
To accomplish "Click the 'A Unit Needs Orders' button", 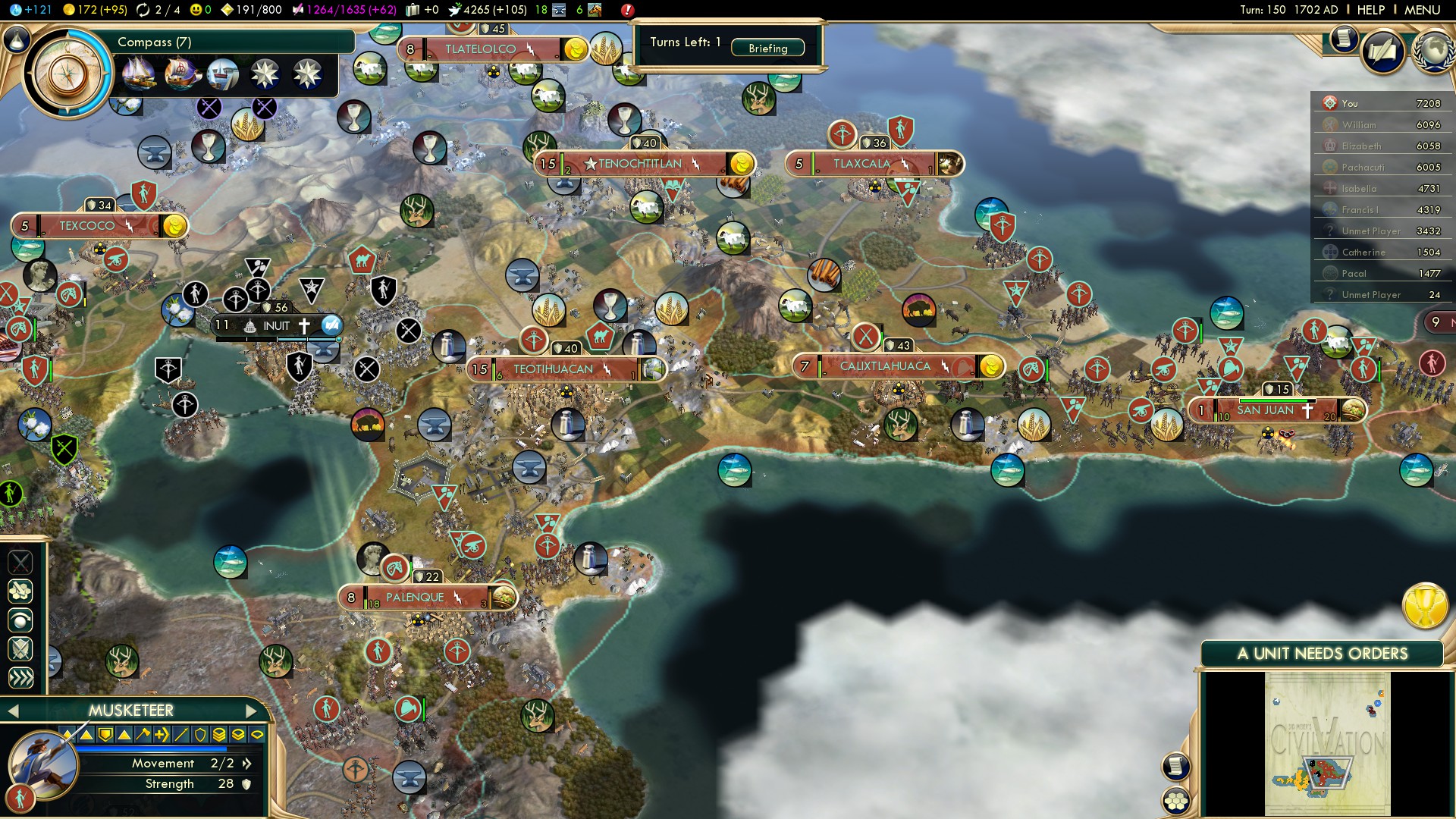I will click(1322, 654).
